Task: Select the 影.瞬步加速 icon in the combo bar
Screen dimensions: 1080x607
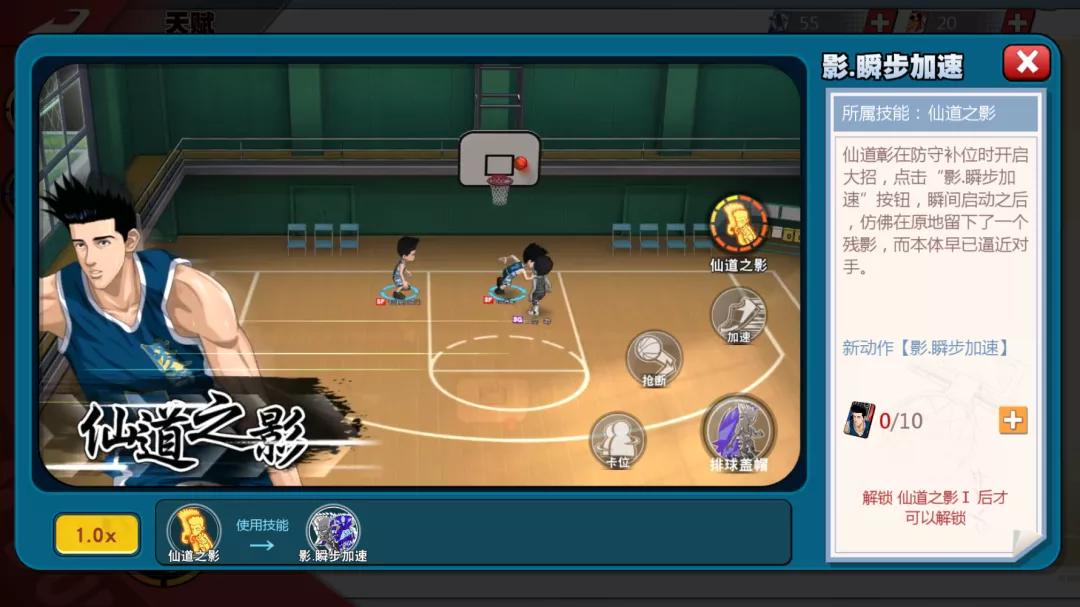Action: pyautogui.click(x=333, y=531)
